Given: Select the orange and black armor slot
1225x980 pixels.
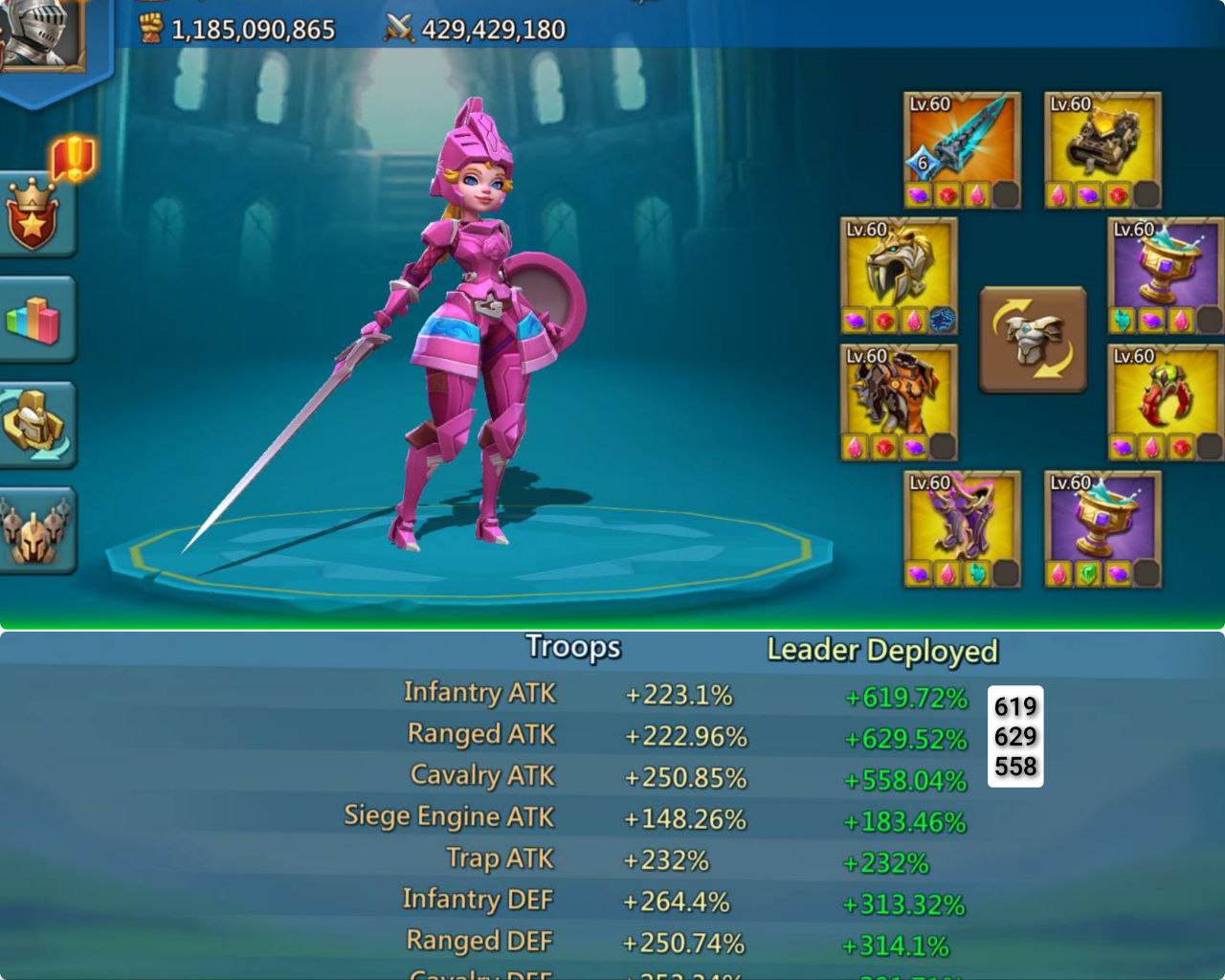Looking at the screenshot, I should coord(899,392).
